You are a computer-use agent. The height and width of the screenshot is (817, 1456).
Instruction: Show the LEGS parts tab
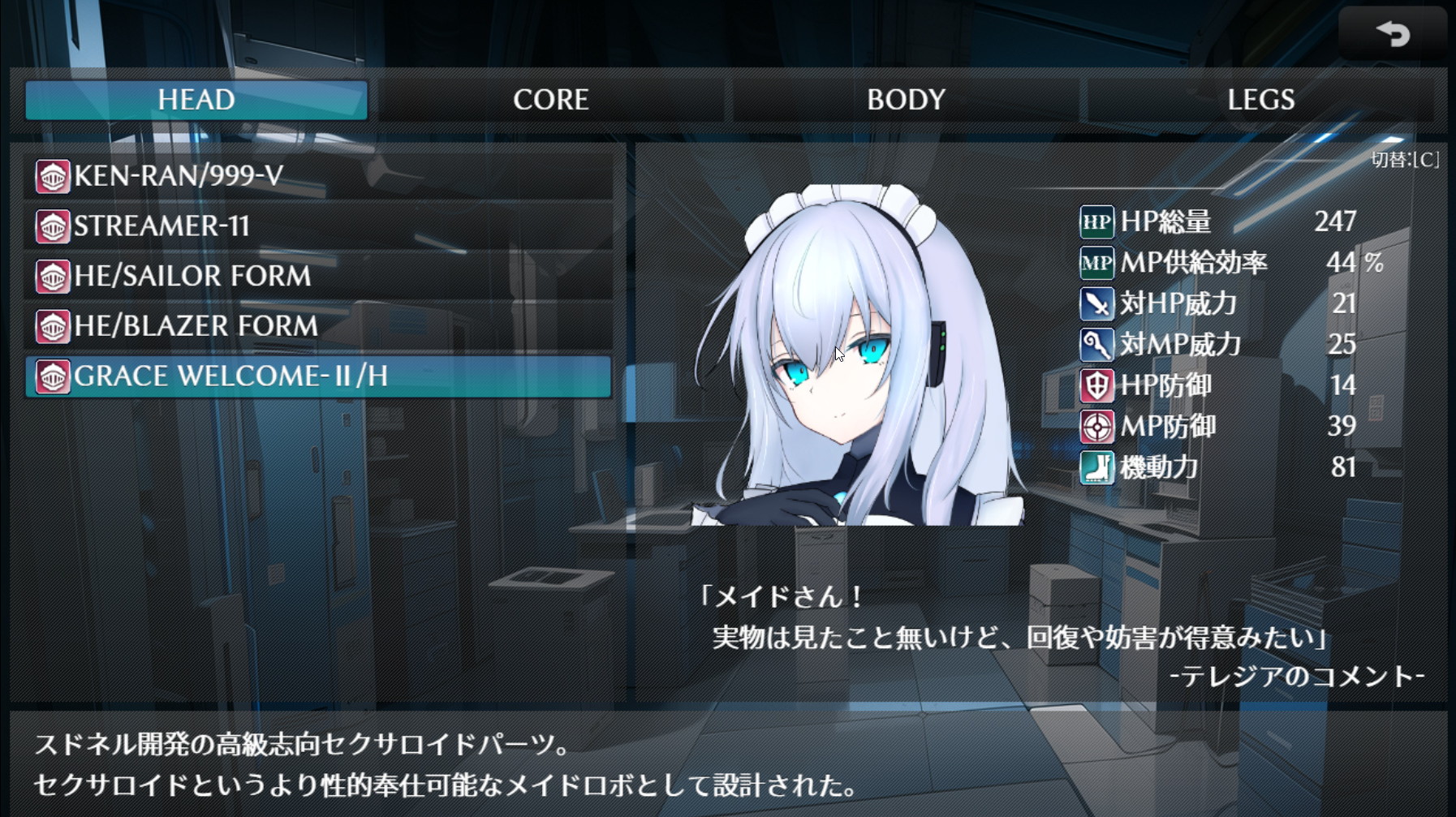(1260, 100)
